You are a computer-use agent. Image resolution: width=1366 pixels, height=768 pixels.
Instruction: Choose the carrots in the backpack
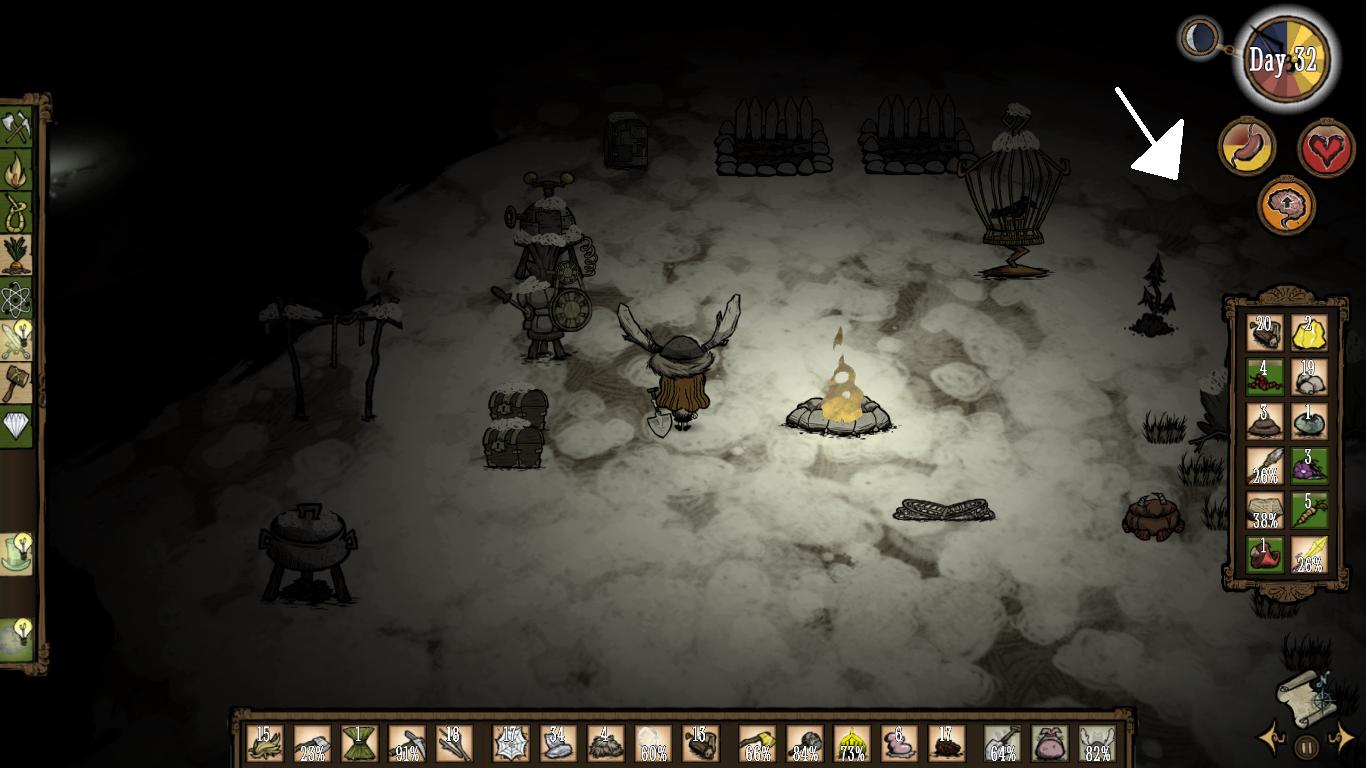[x=1309, y=509]
